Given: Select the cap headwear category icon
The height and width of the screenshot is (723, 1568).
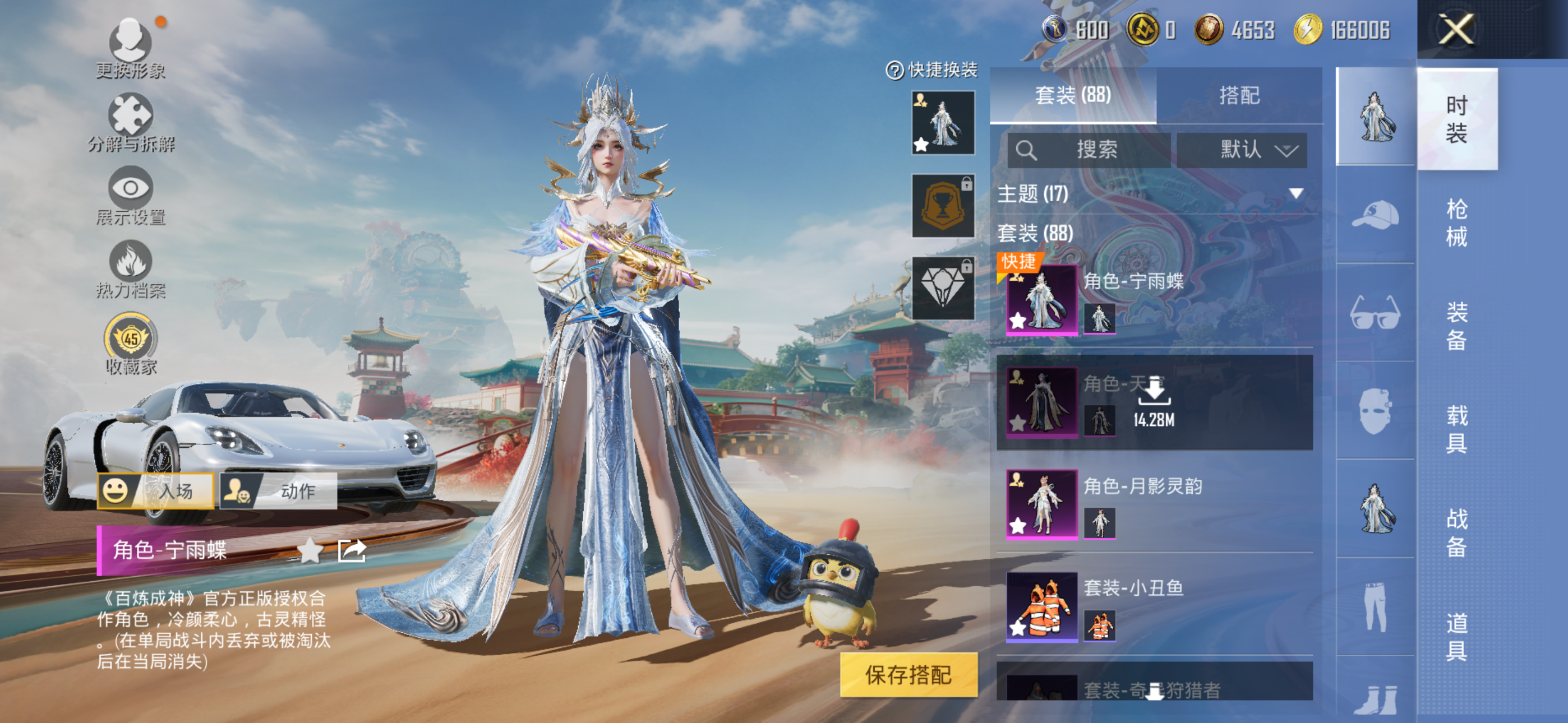Looking at the screenshot, I should [x=1375, y=214].
